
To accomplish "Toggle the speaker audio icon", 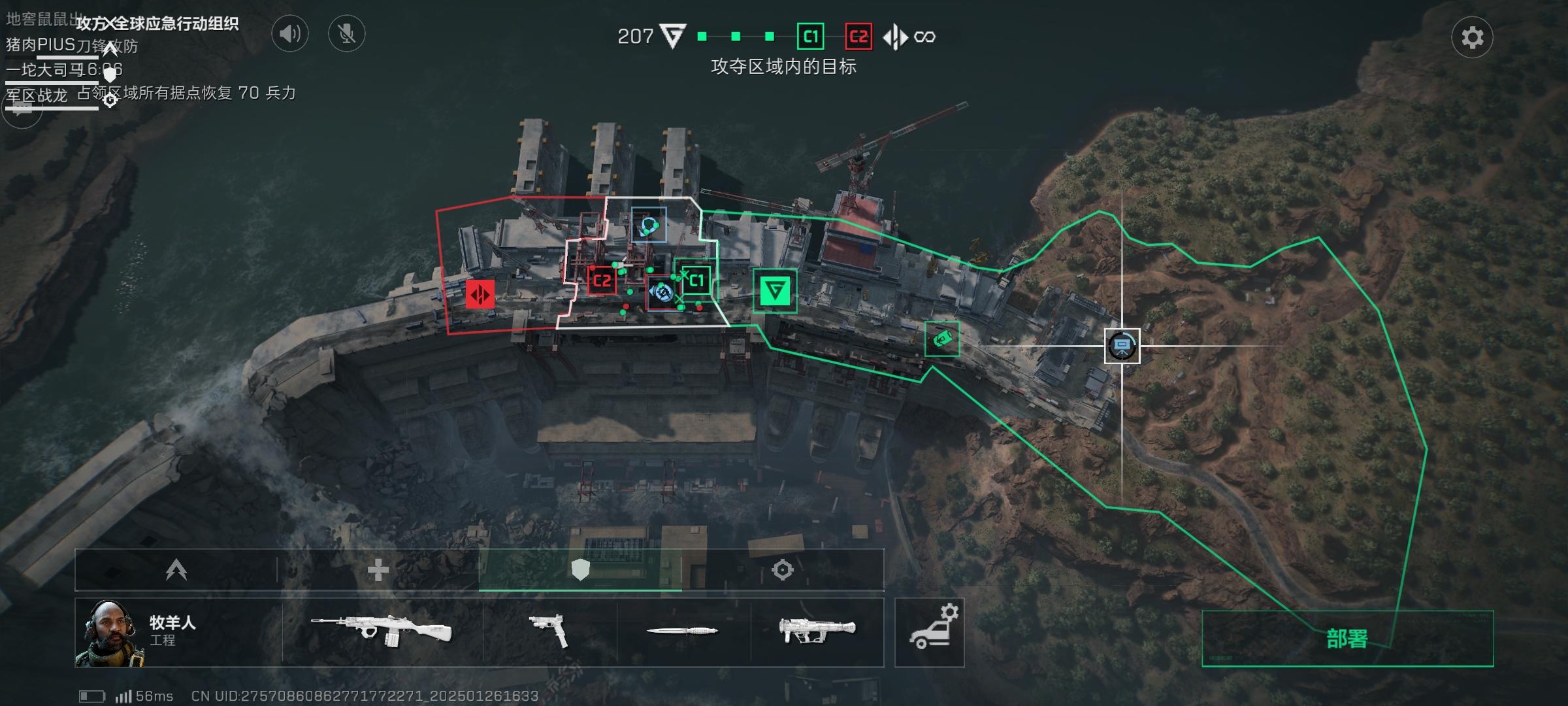I will click(x=289, y=33).
